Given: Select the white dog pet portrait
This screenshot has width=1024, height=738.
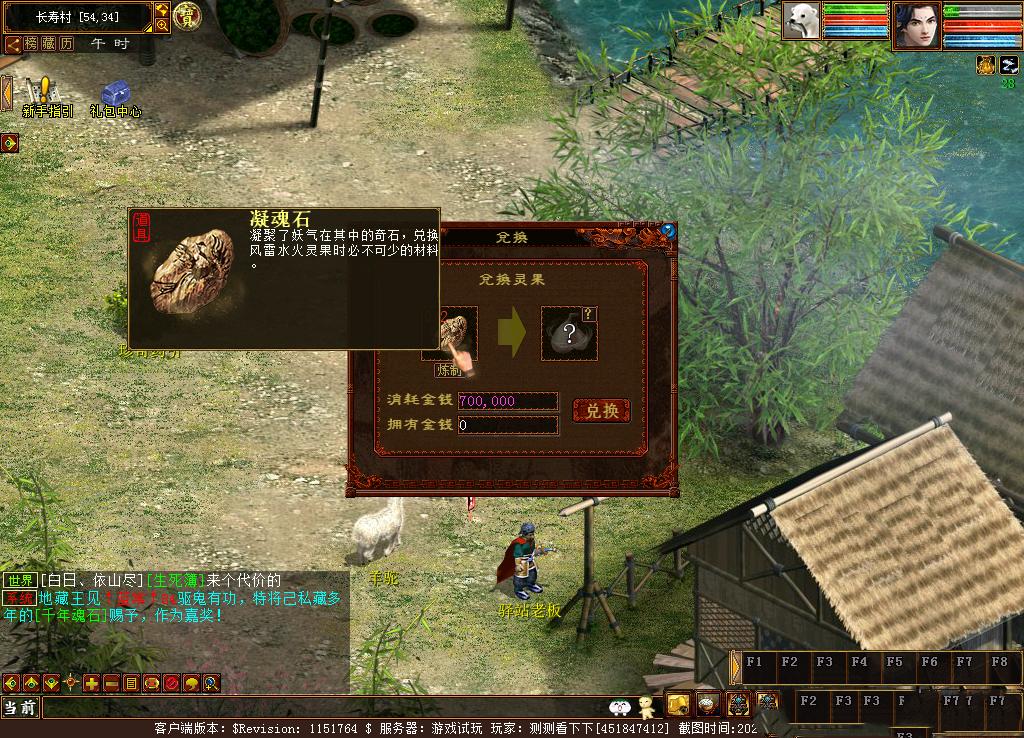Looking at the screenshot, I should 800,20.
